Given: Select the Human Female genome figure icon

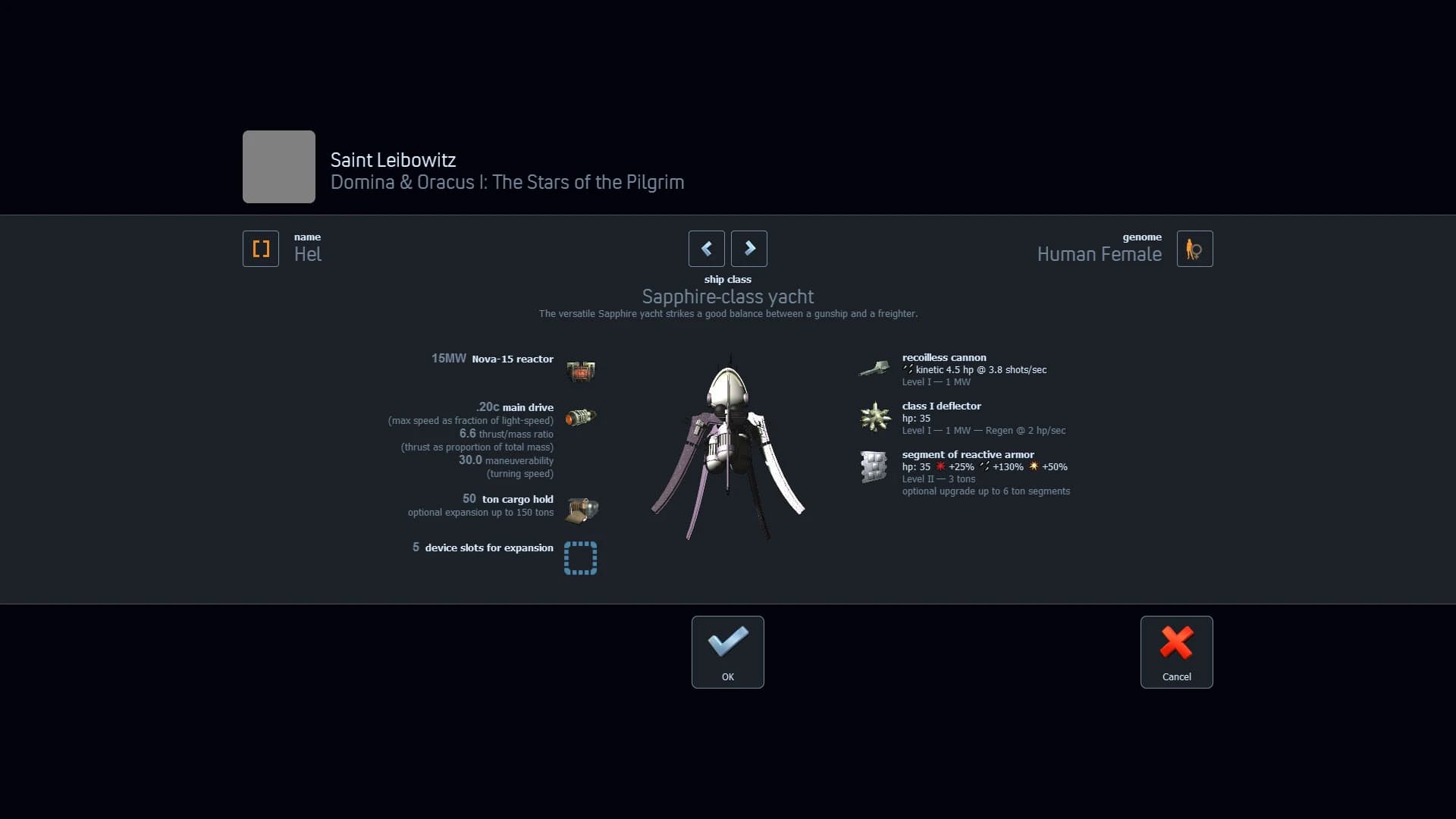Looking at the screenshot, I should [x=1194, y=249].
